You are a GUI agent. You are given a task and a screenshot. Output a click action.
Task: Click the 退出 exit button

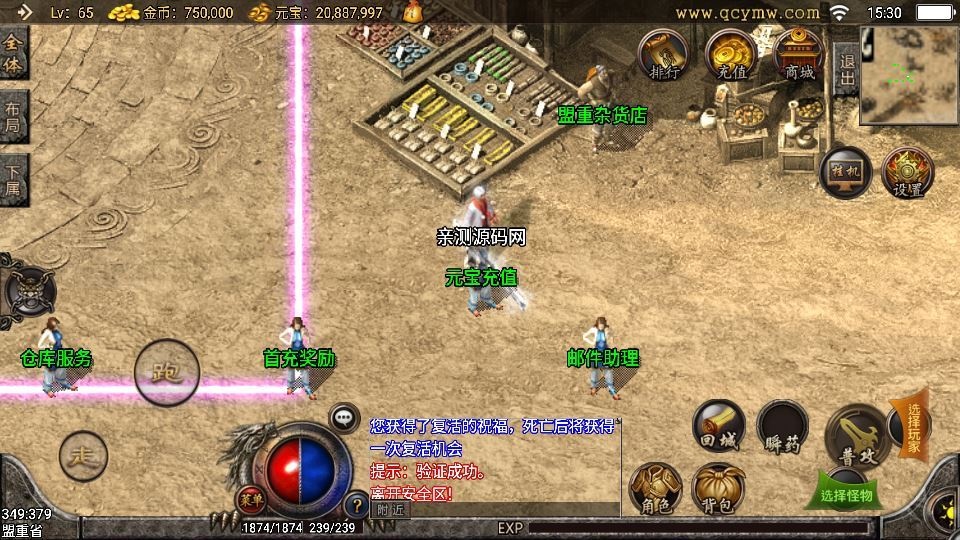(846, 71)
